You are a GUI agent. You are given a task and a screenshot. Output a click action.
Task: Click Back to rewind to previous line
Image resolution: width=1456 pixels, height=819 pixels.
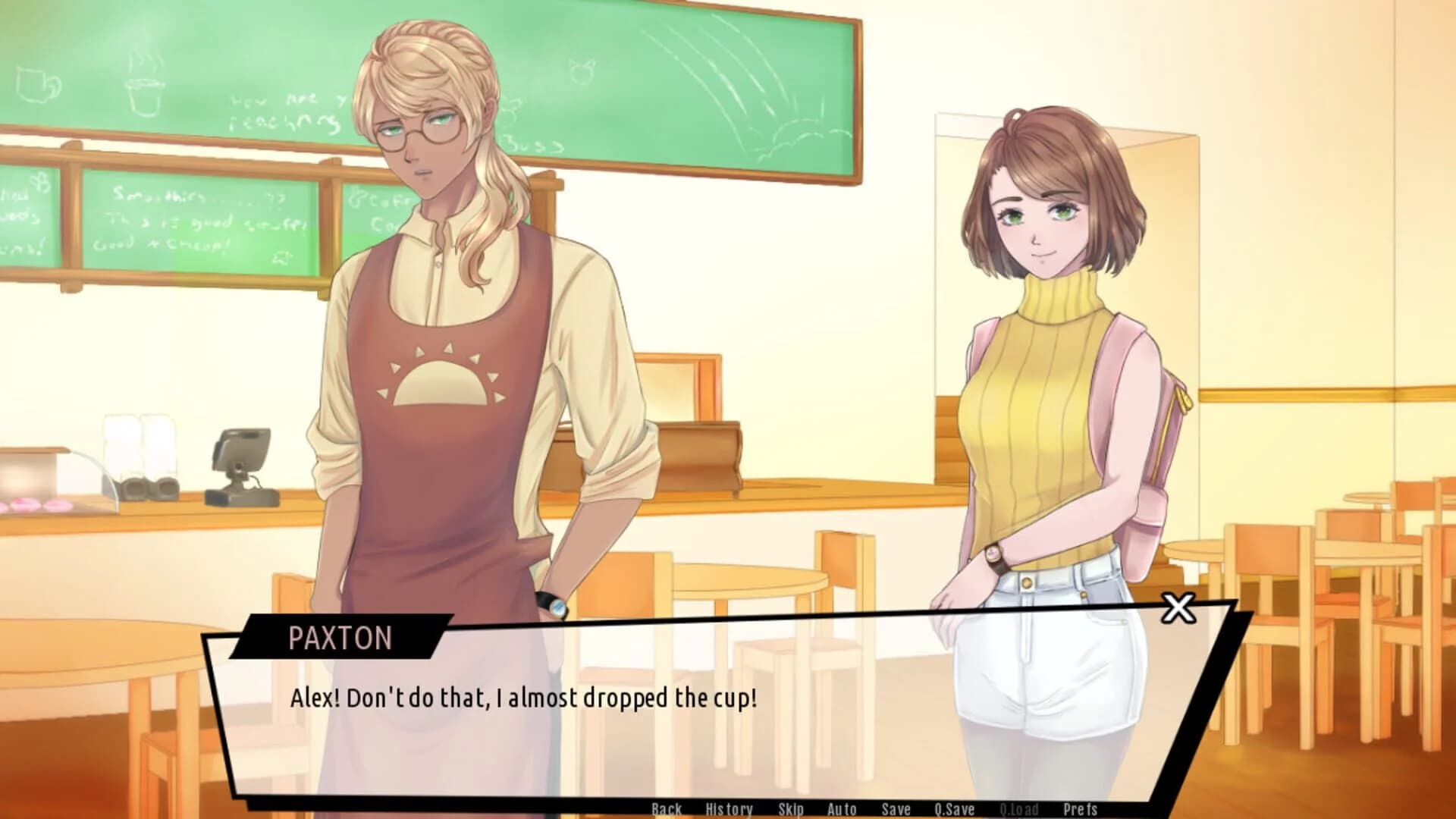coord(667,809)
